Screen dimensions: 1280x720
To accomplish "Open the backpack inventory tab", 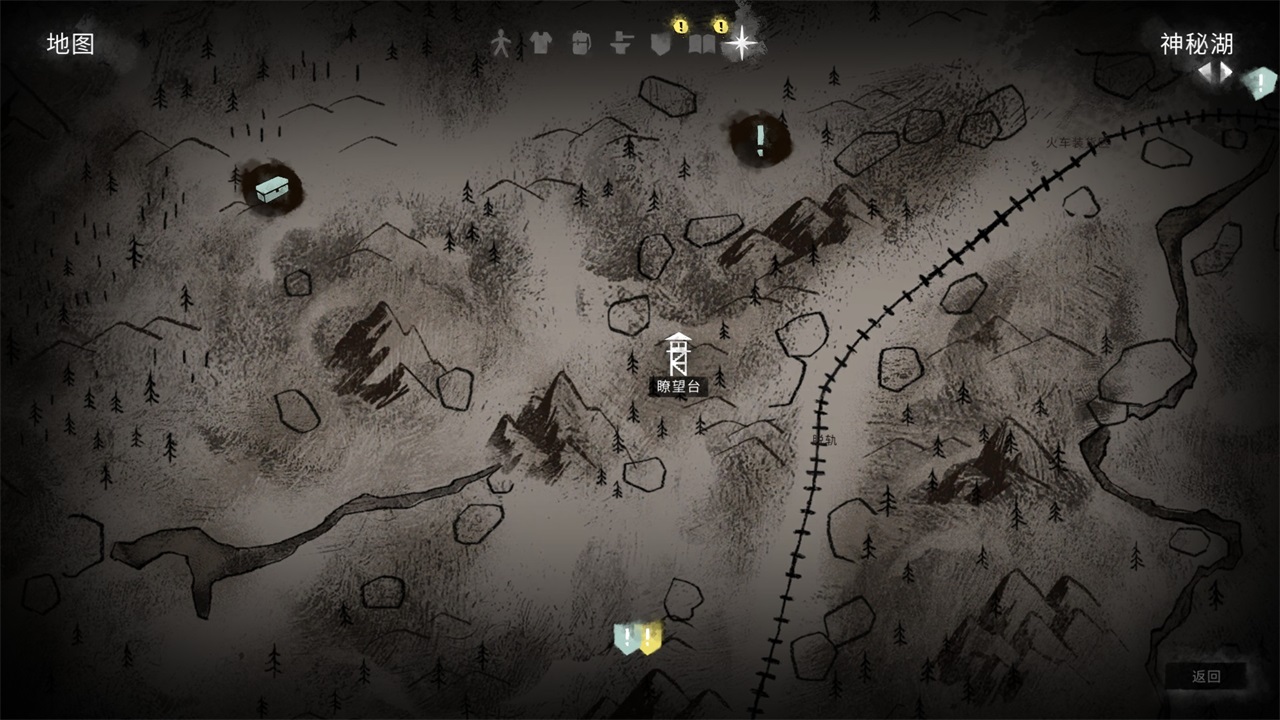I will coord(581,43).
